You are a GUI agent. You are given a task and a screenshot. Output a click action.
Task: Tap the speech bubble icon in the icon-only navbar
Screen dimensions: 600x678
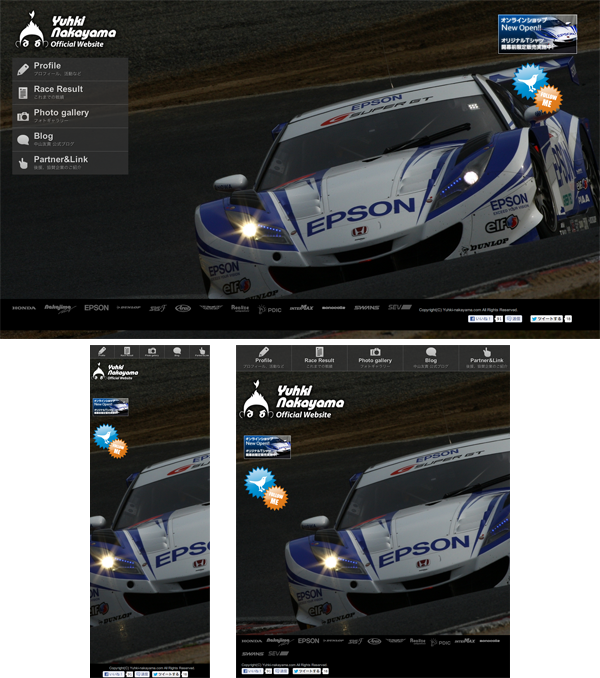tap(176, 351)
